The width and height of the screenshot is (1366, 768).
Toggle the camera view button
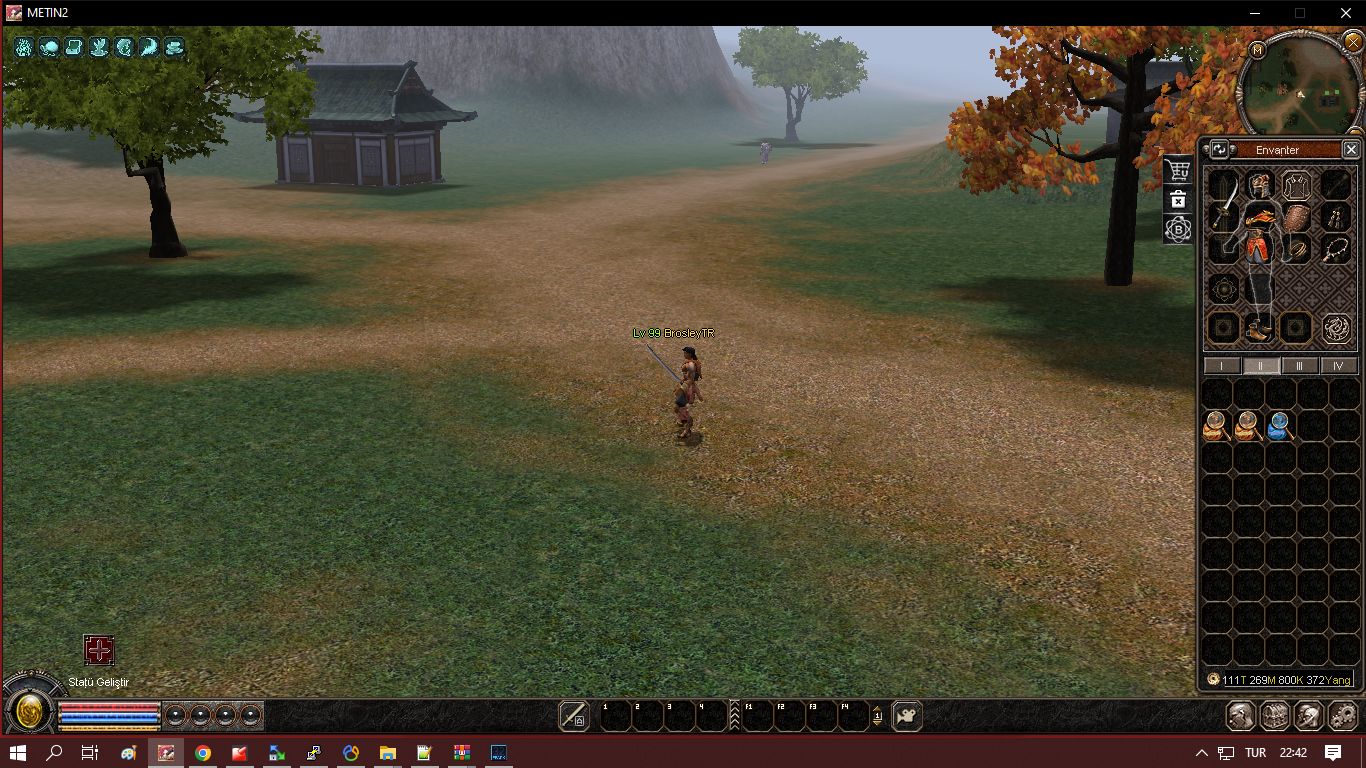click(907, 715)
